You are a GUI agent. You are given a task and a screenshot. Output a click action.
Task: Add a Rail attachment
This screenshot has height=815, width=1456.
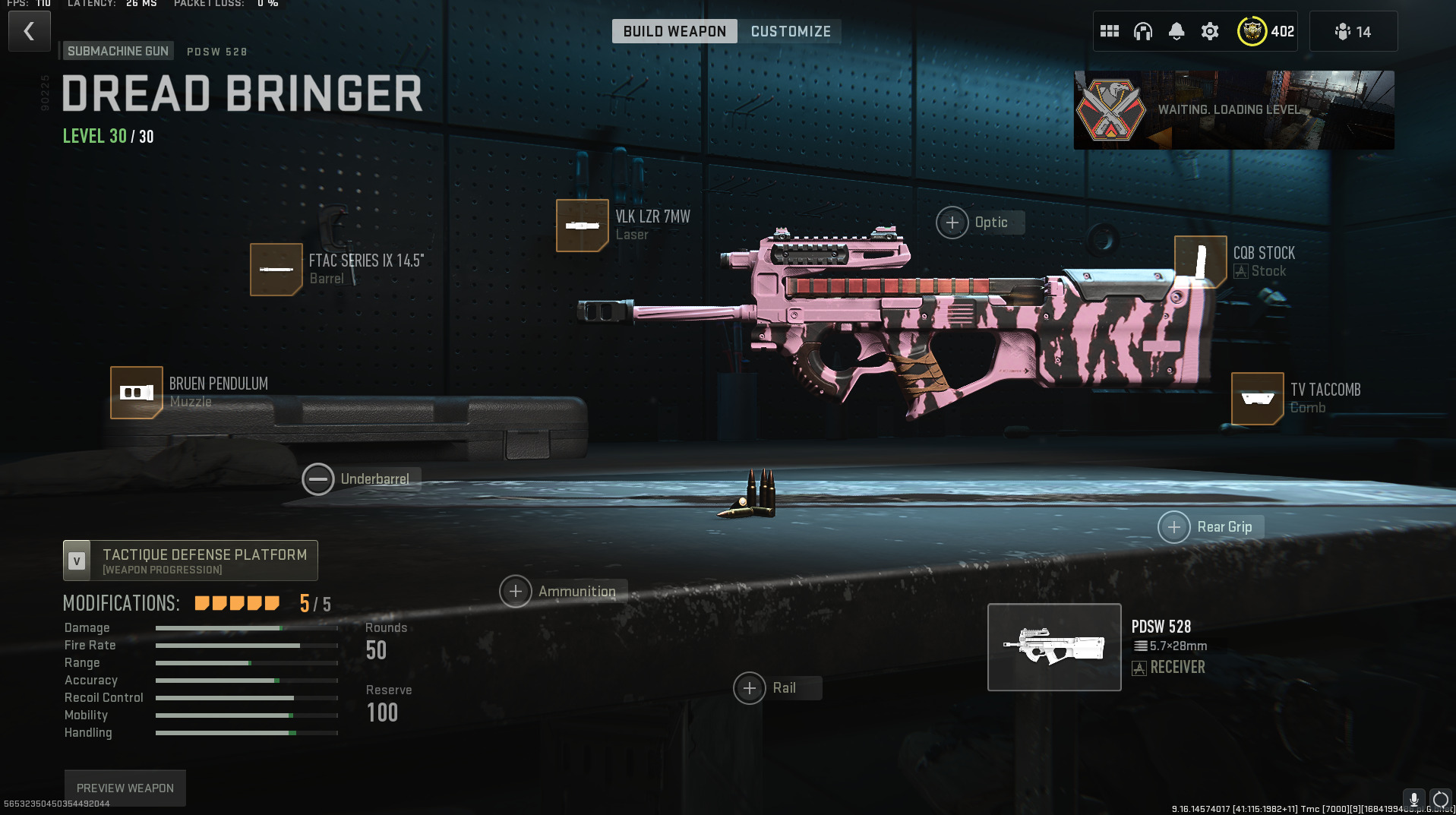click(x=750, y=688)
